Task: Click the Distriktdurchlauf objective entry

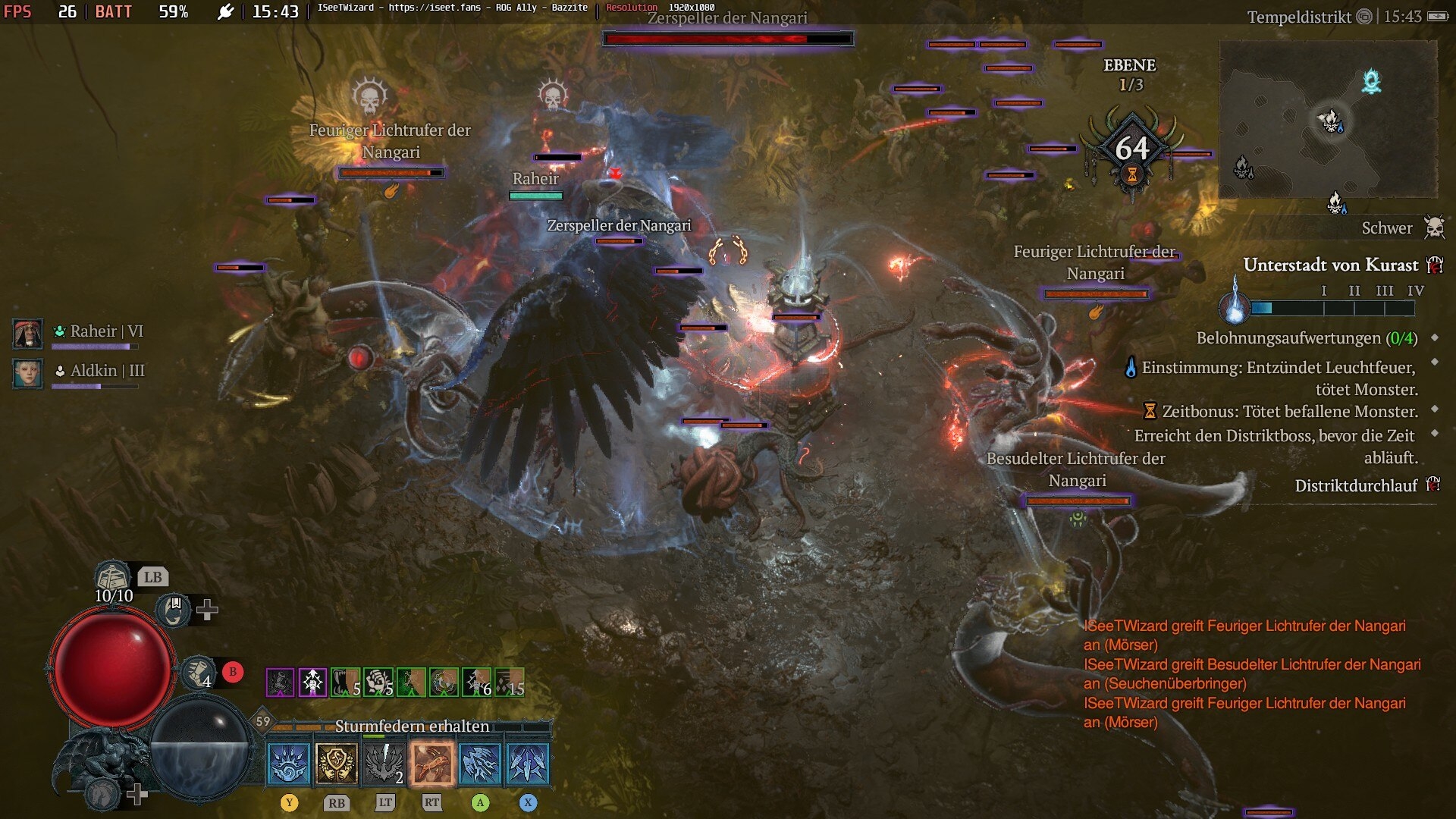Action: click(1355, 485)
